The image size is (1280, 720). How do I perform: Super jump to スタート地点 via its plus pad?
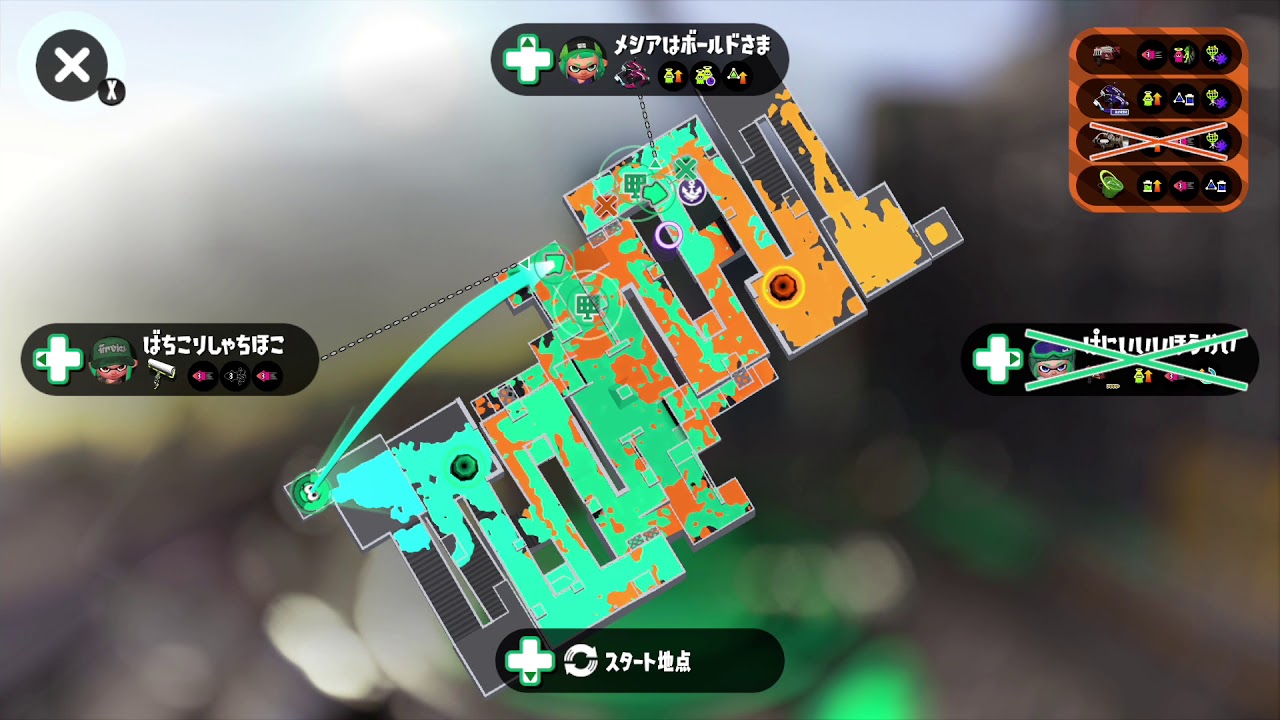pyautogui.click(x=531, y=661)
